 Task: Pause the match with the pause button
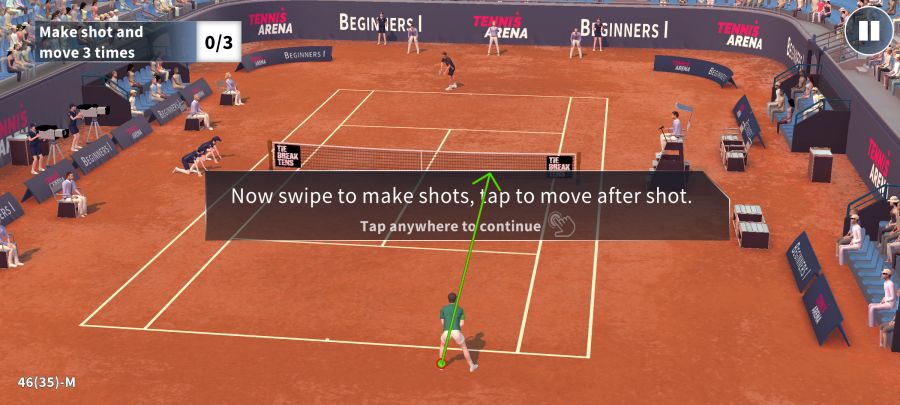click(x=868, y=31)
